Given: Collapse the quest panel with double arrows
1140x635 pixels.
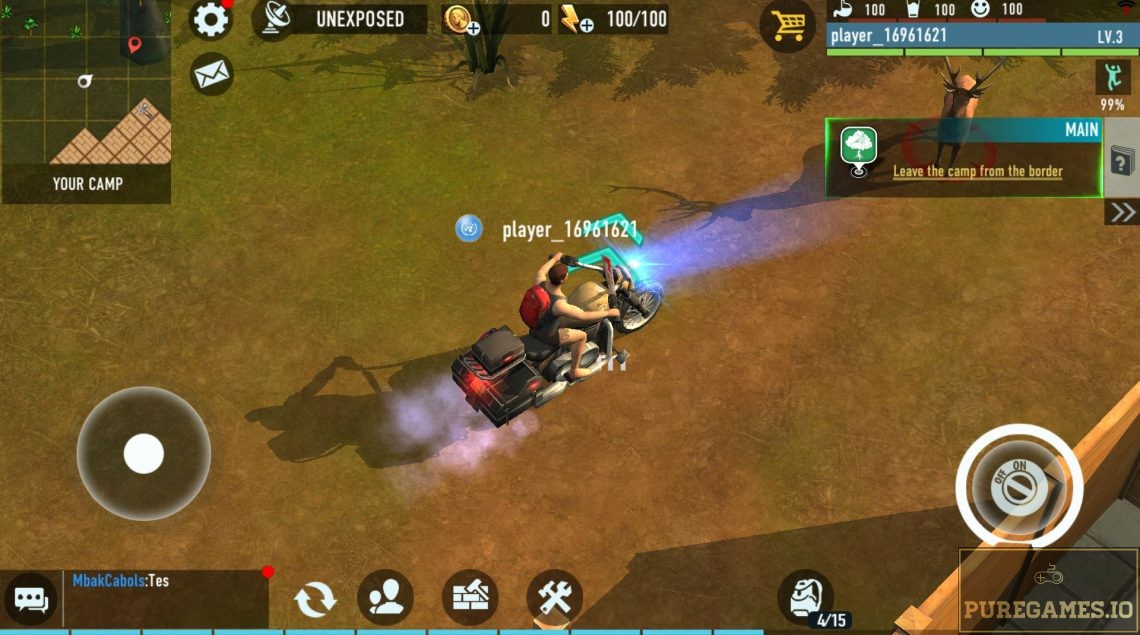Looking at the screenshot, I should point(1122,211).
